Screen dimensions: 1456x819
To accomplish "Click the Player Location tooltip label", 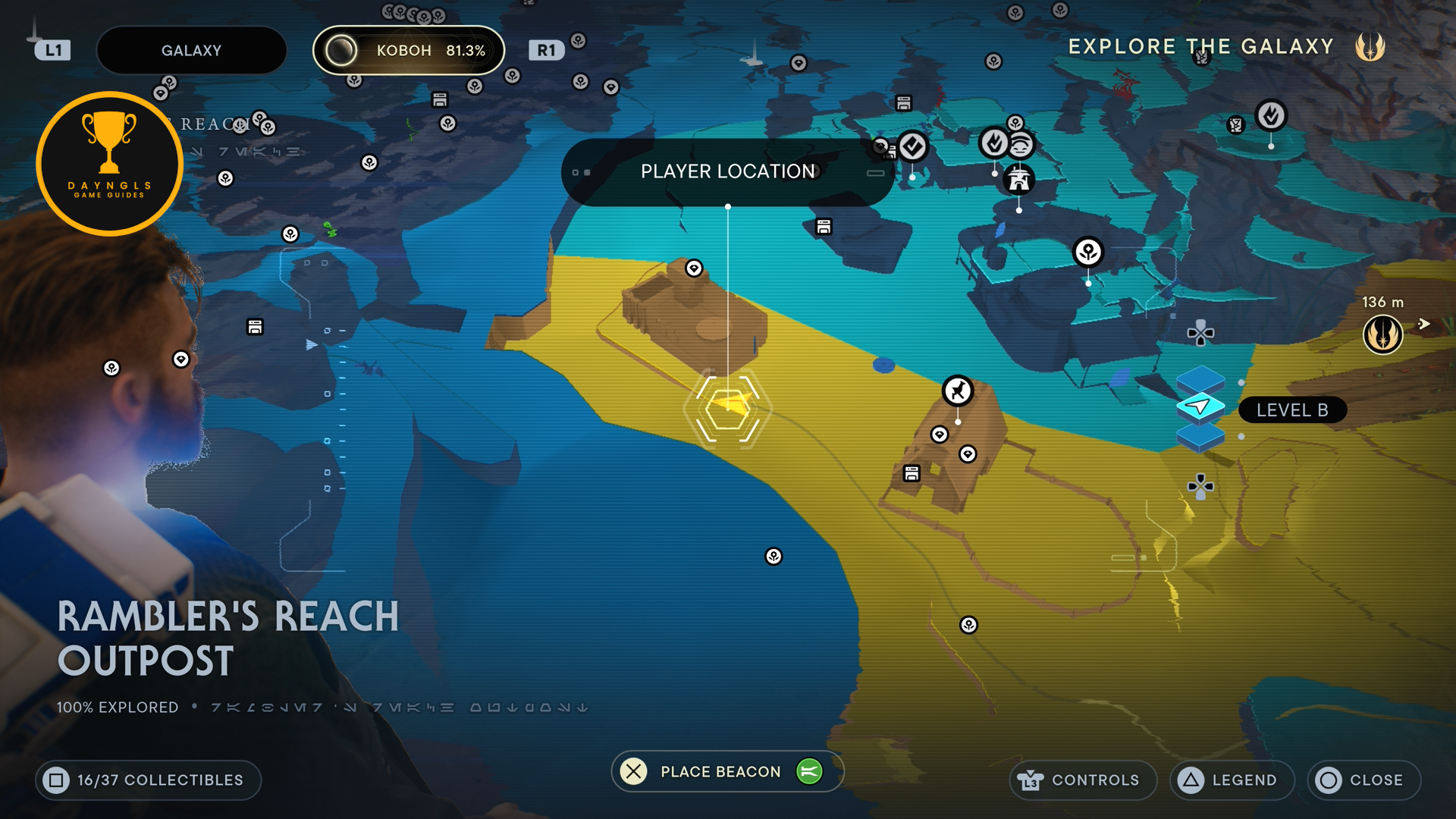I will point(727,172).
